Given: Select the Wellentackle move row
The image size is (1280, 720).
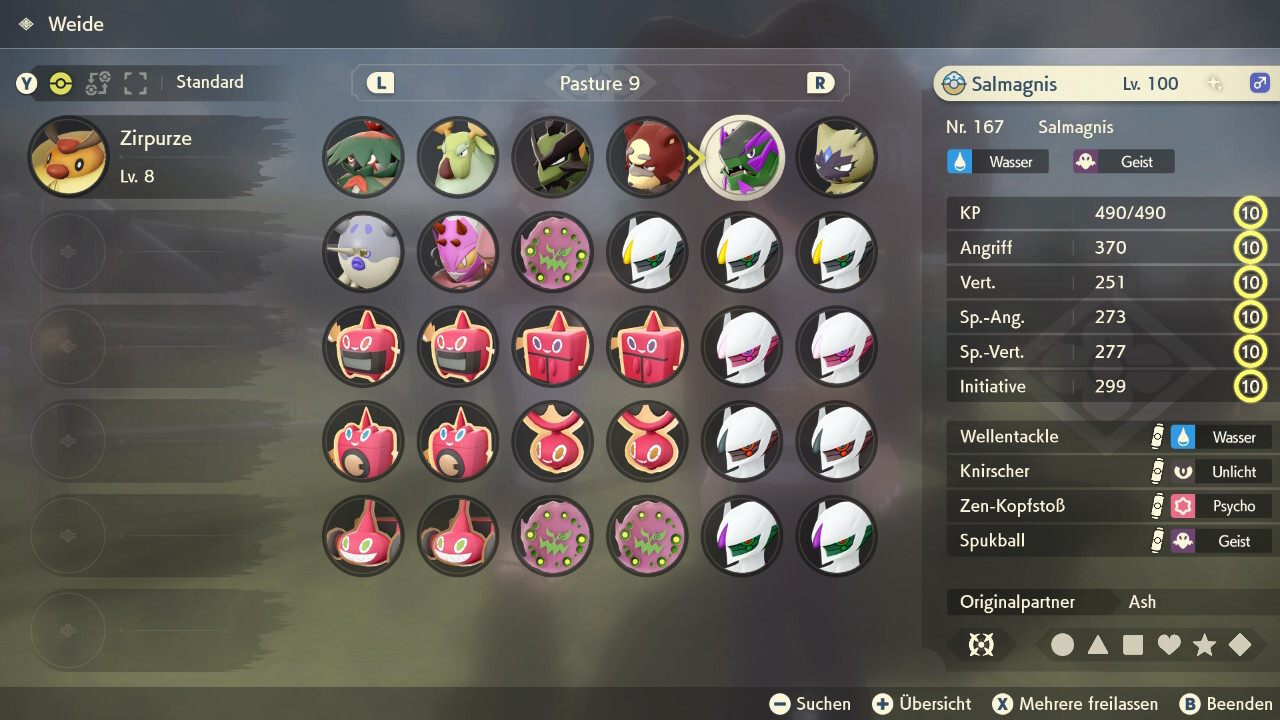Looking at the screenshot, I should pyautogui.click(x=1110, y=437).
